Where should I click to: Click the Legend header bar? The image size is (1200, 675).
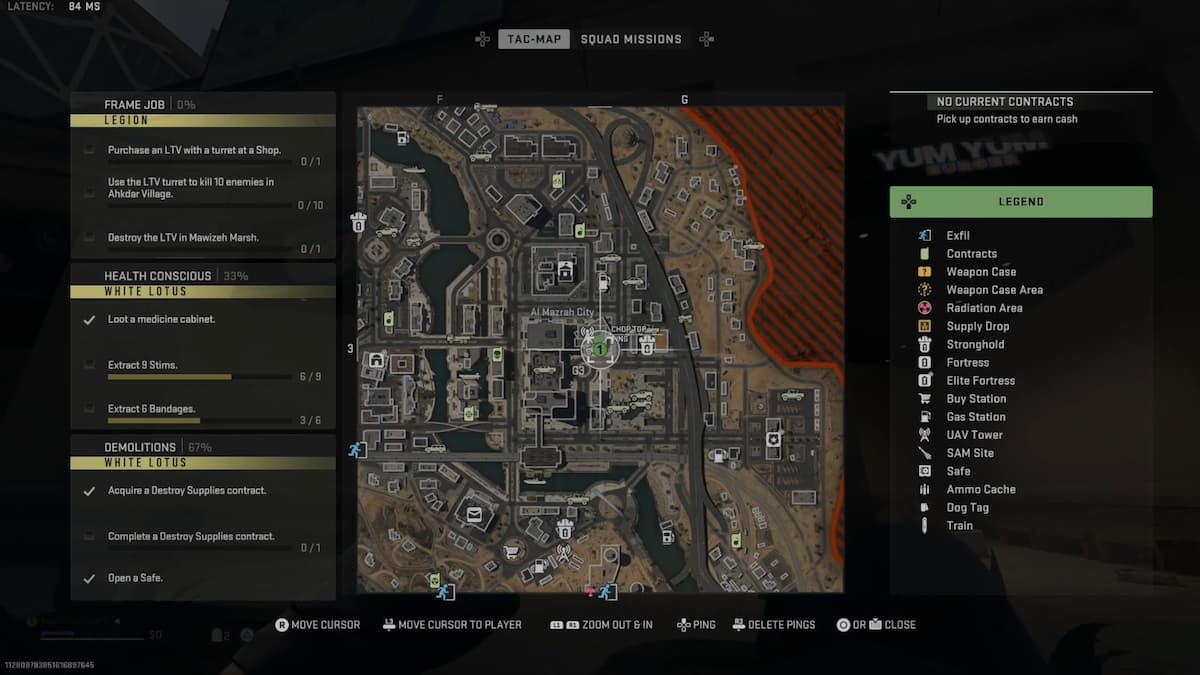(x=1020, y=202)
